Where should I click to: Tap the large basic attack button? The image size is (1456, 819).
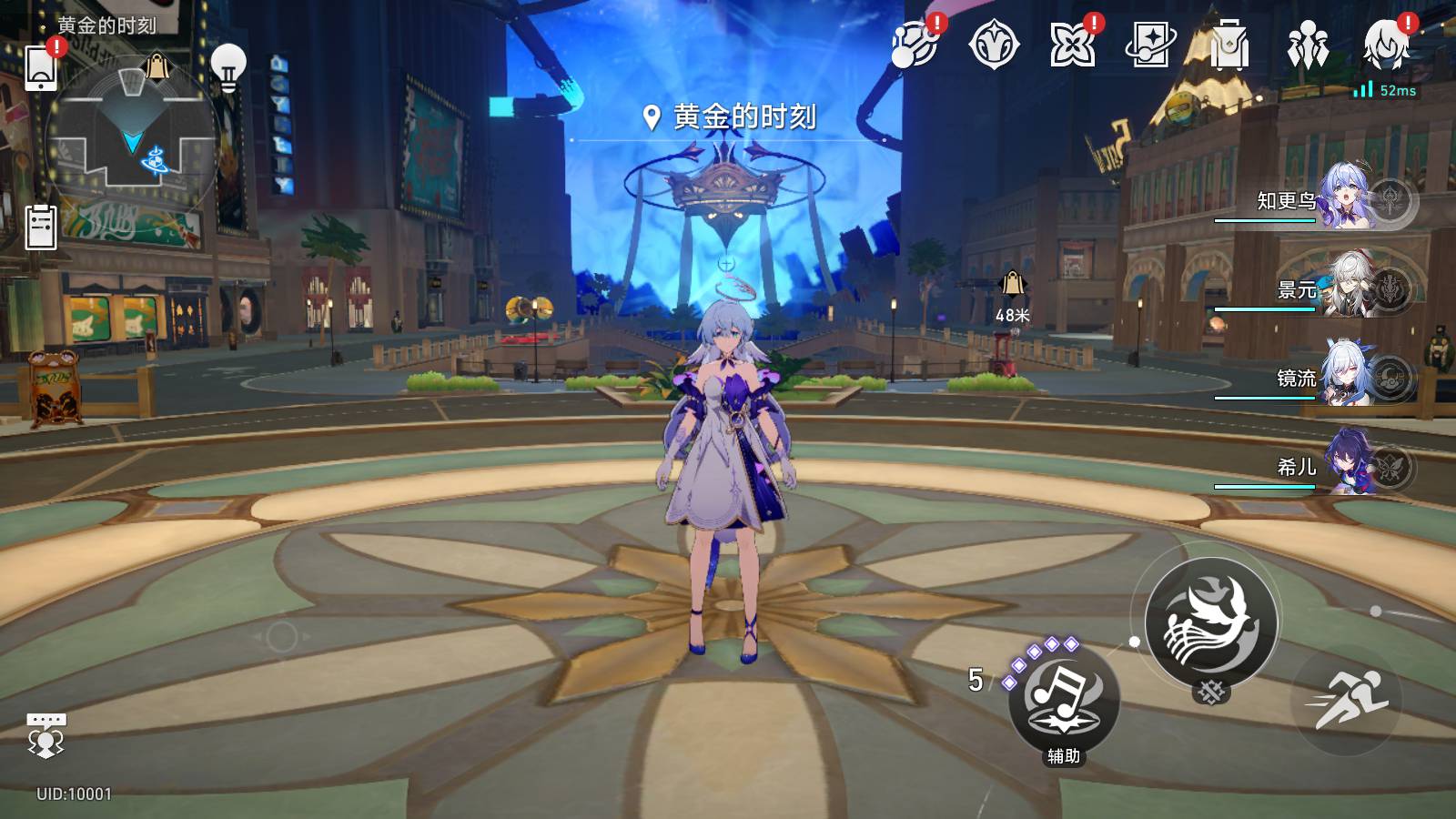(x=1210, y=623)
